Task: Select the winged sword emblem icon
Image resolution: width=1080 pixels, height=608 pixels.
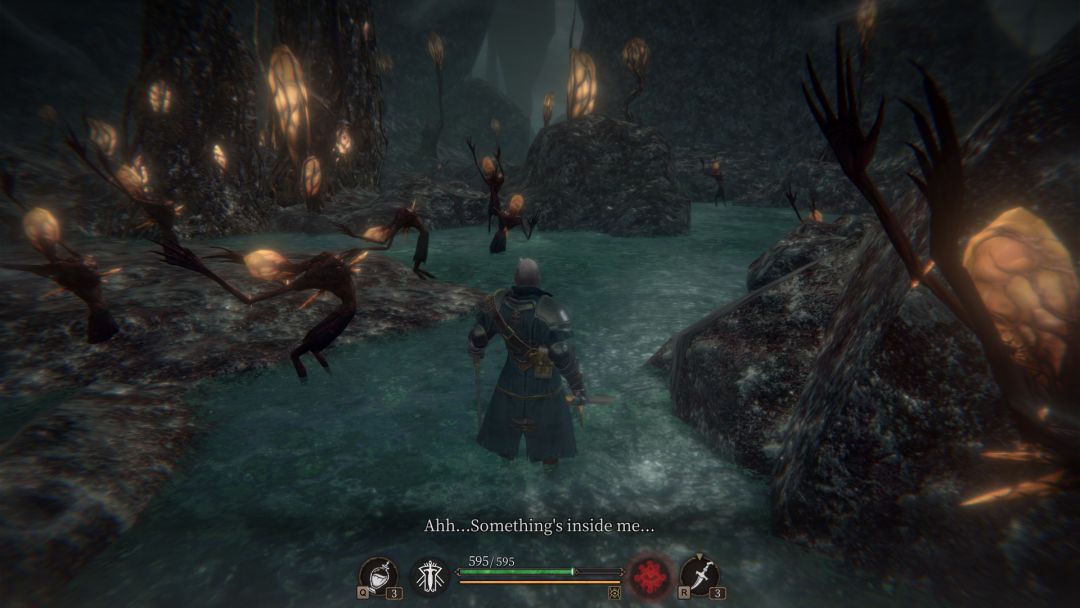Action: [430, 577]
